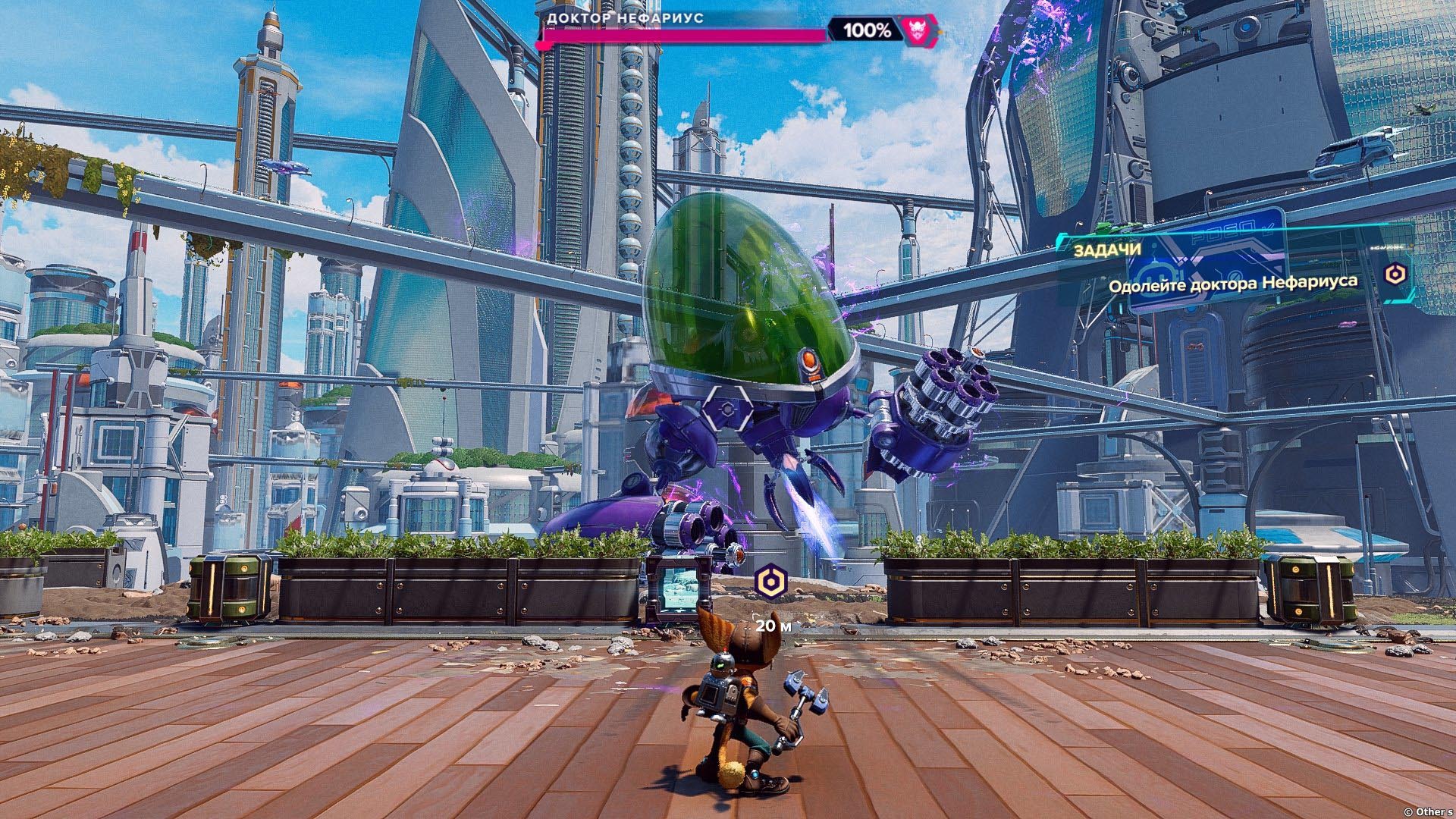Select the hexagon waypoint marker above 20 м
This screenshot has height=819, width=1456.
coord(771,582)
